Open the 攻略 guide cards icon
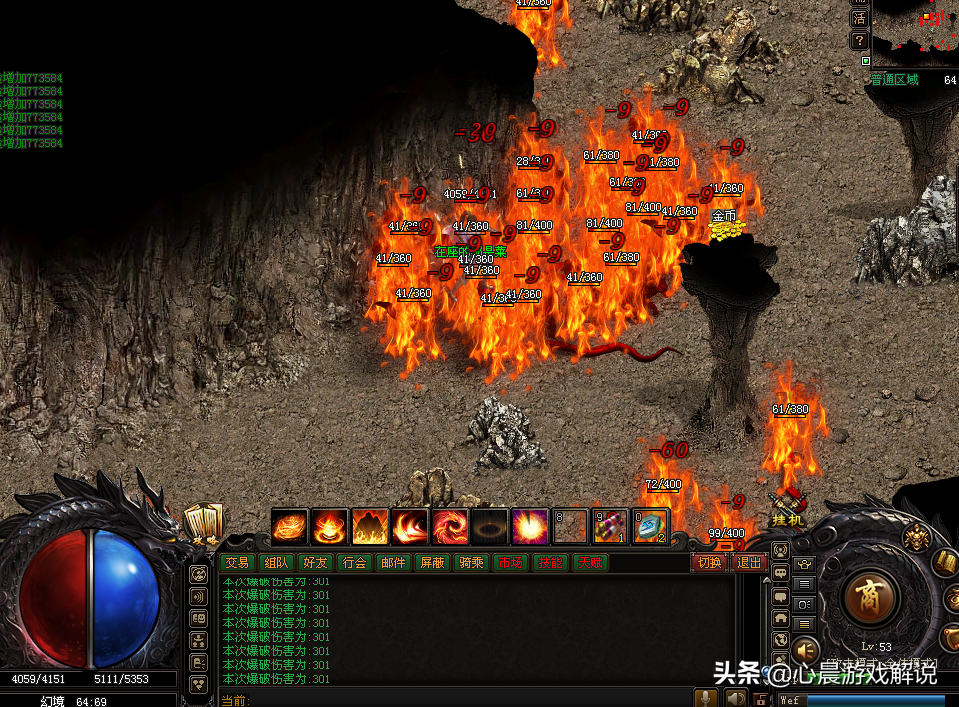Screen dimensions: 959x707 (x=203, y=521)
